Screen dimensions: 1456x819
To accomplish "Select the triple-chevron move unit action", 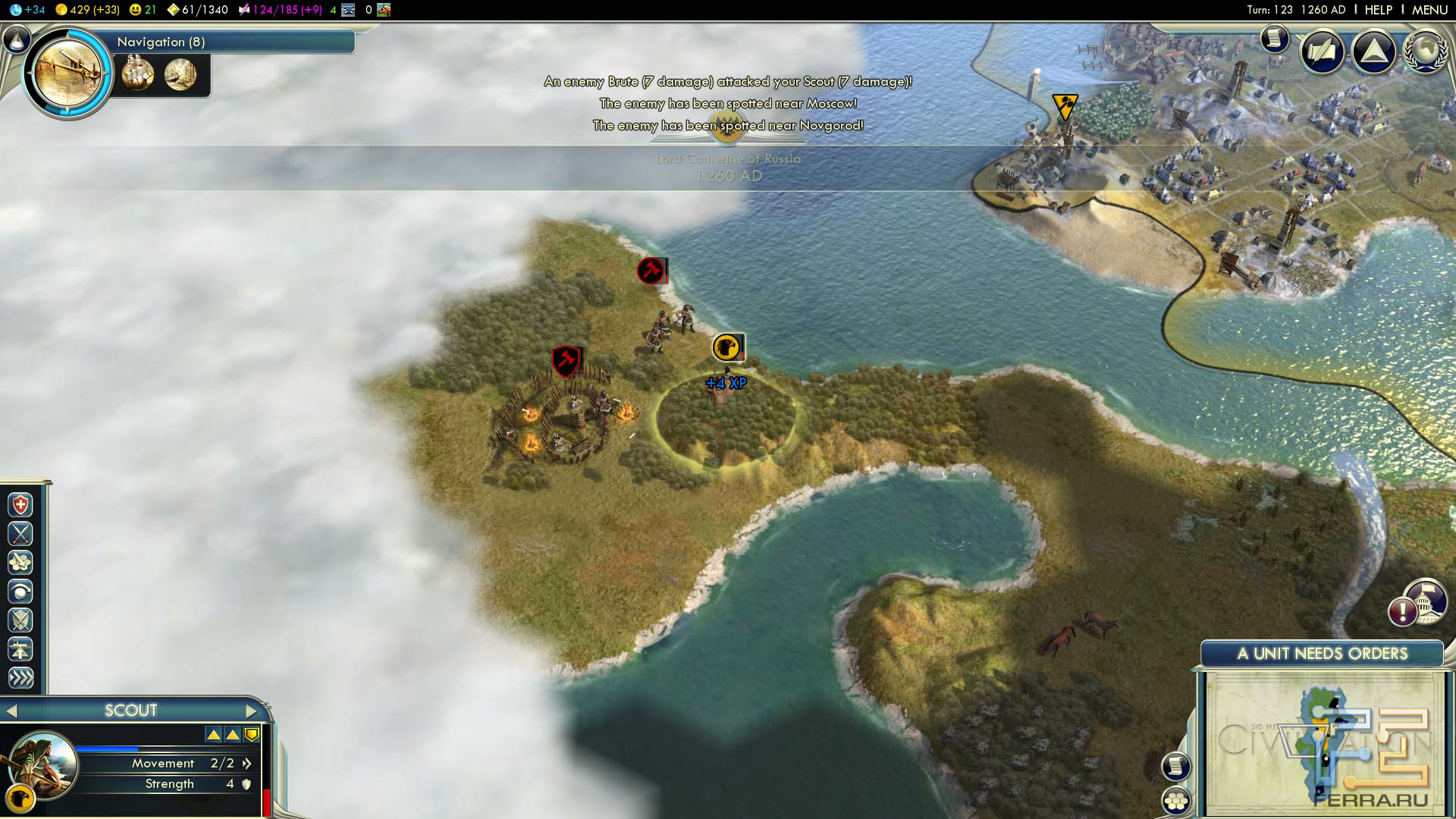I will point(20,678).
